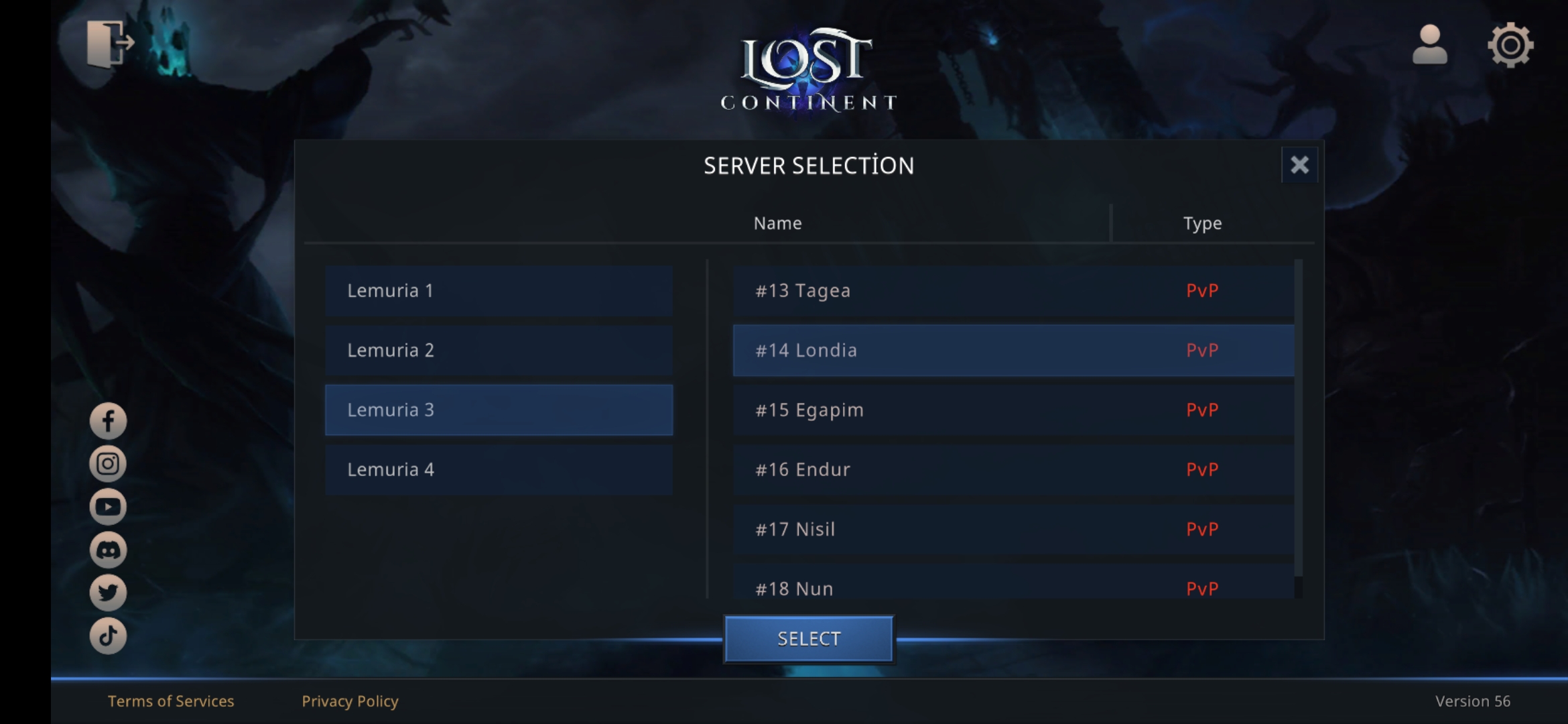
Task: Select the #16 Endur server
Action: point(1013,470)
